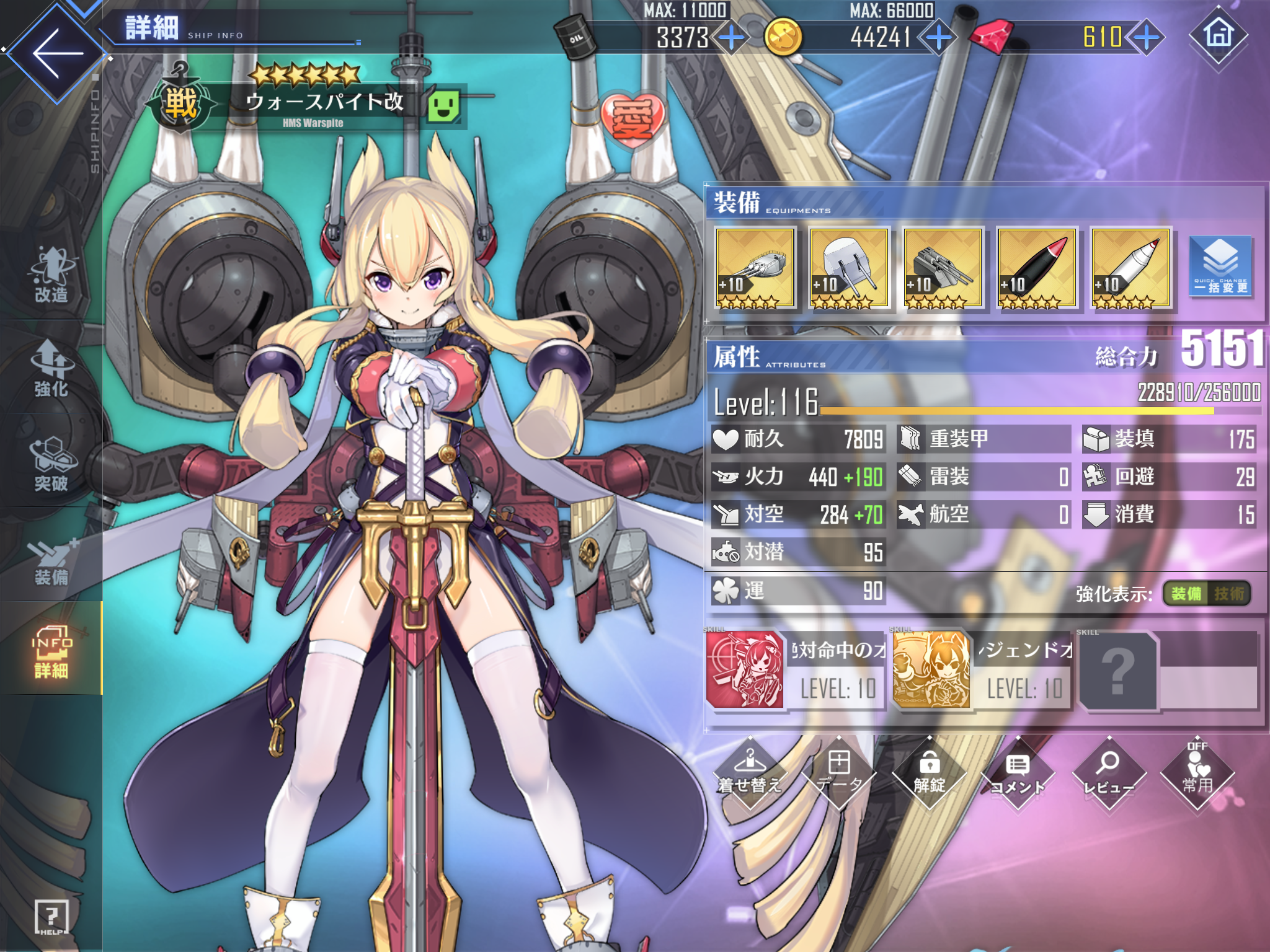Screen dimensions: 1270x952
Task: Buy more red gems with the plus button
Action: [x=1147, y=37]
